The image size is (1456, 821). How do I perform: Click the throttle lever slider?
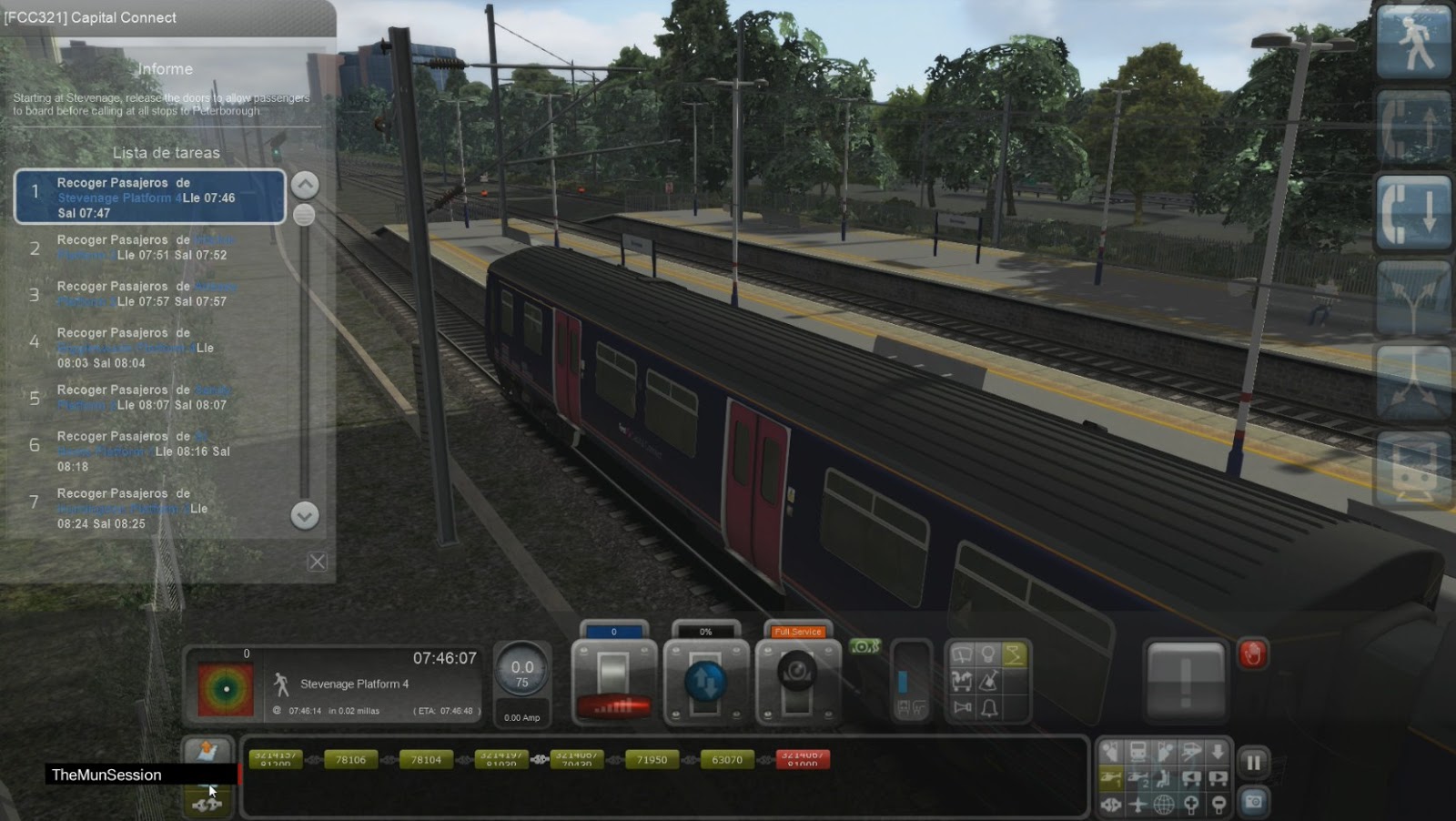point(614,674)
